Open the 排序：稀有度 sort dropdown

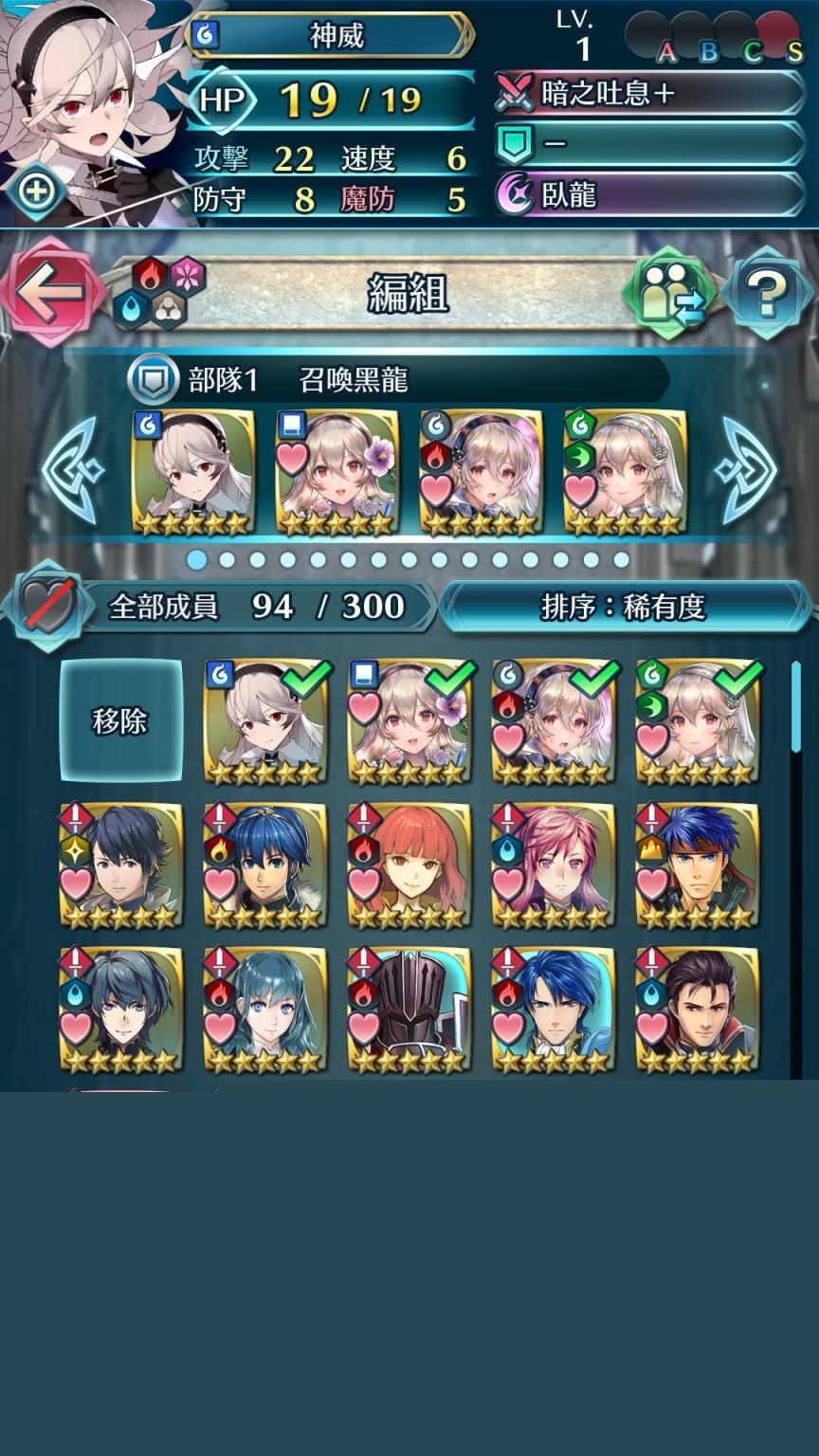(624, 607)
